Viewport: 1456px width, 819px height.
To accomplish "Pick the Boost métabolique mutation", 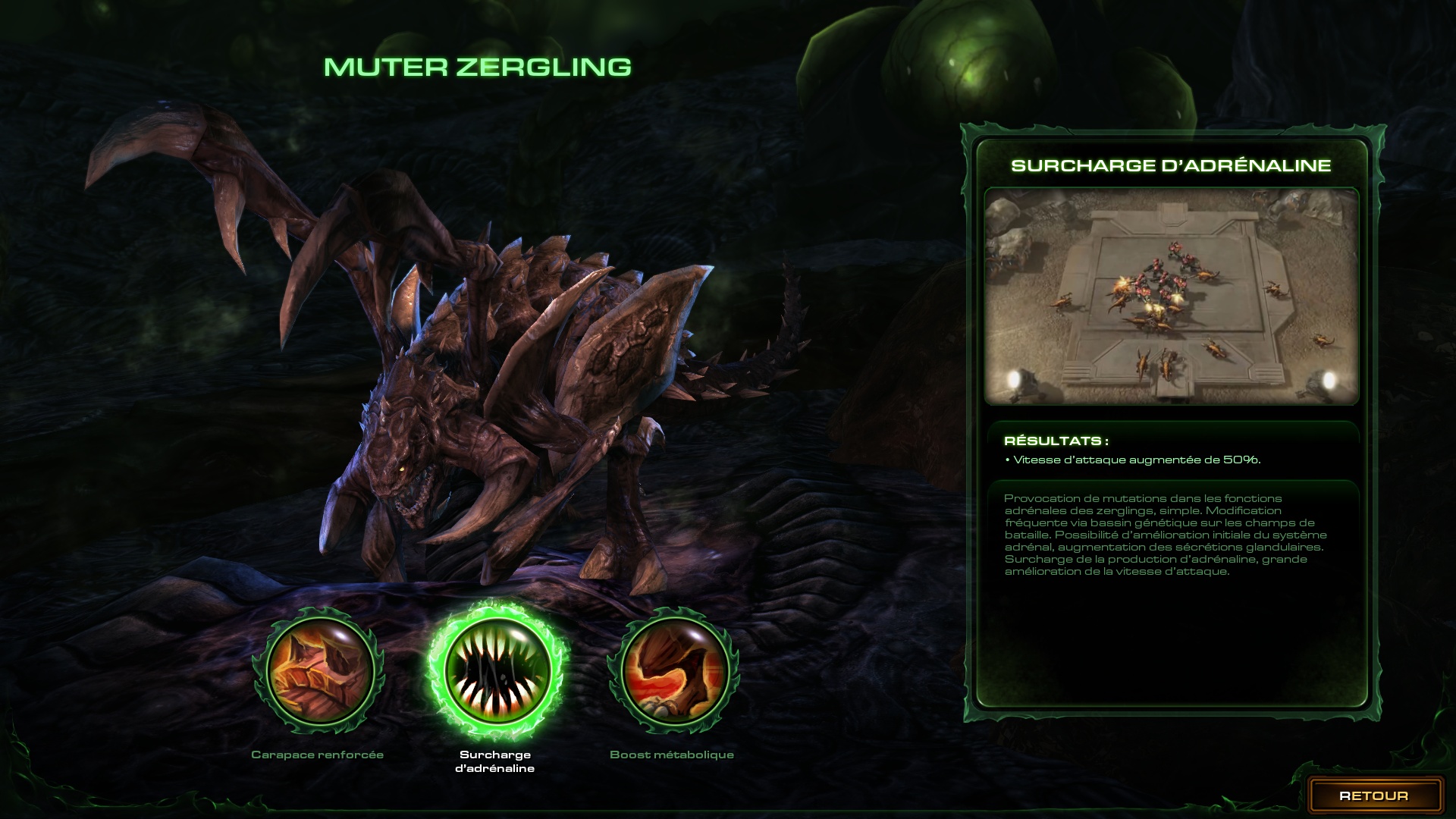I will click(672, 670).
